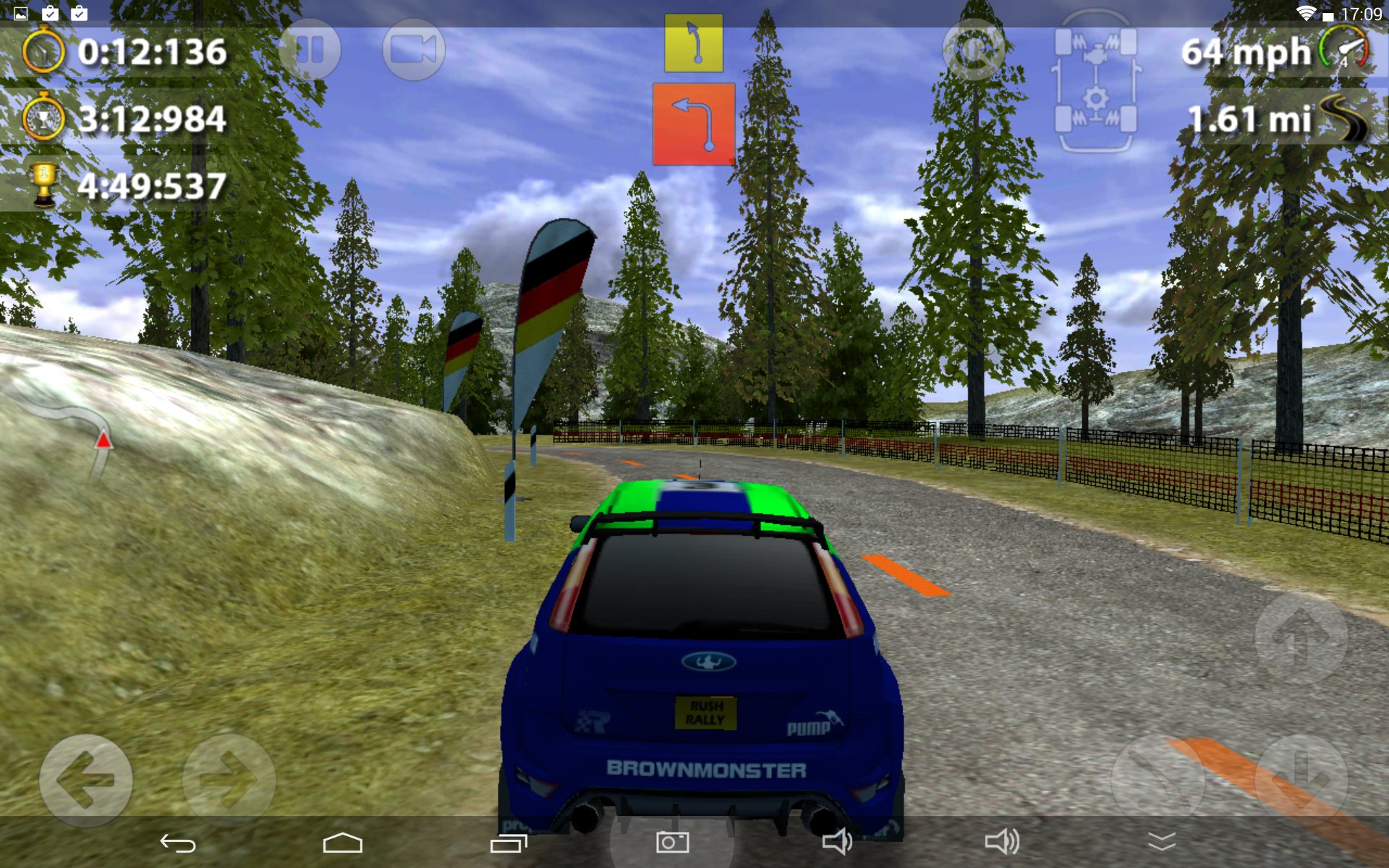Open the Android recent apps view
The height and width of the screenshot is (868, 1389).
point(509,843)
